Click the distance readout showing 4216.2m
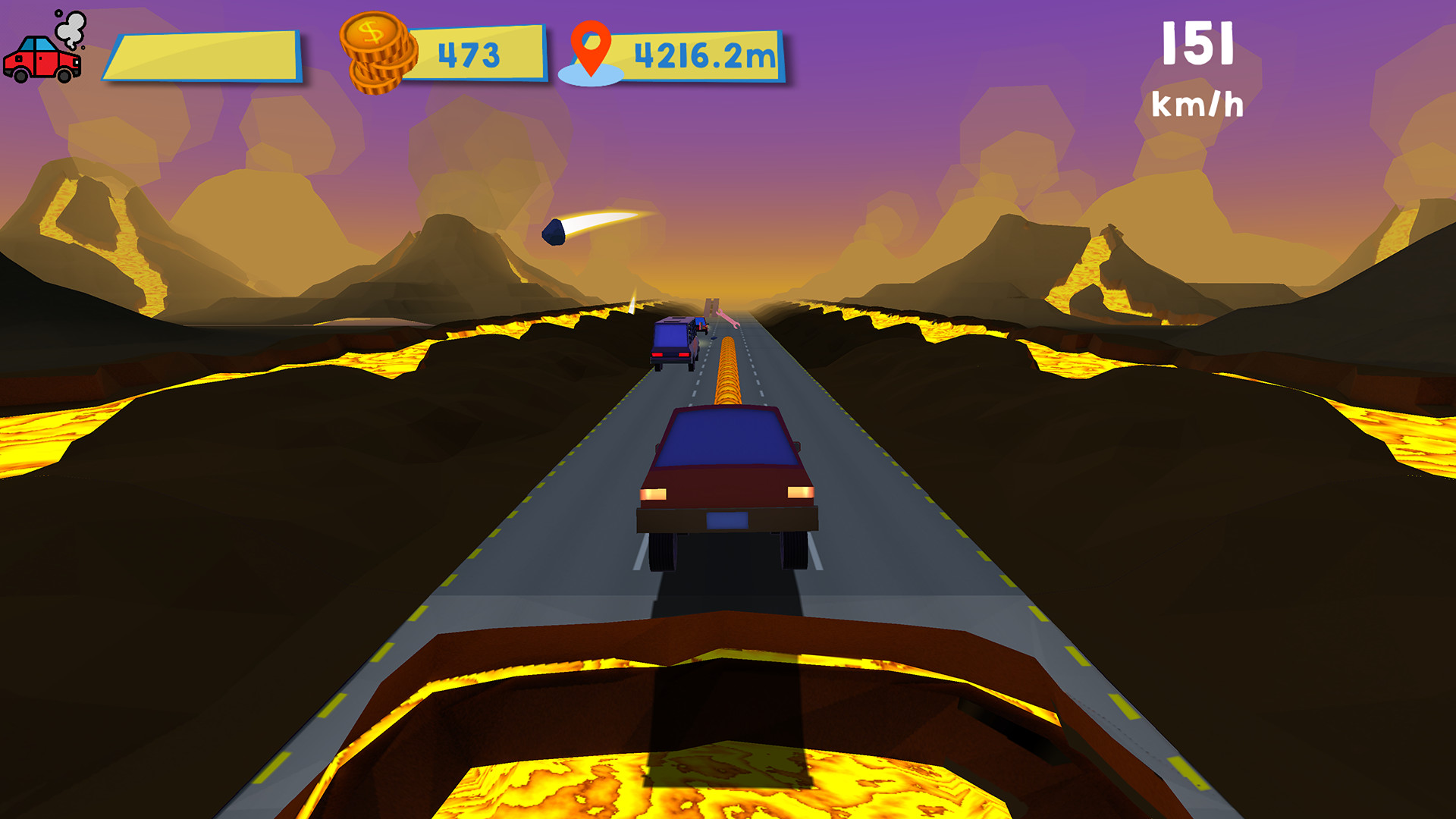This screenshot has height=819, width=1456. point(701,55)
